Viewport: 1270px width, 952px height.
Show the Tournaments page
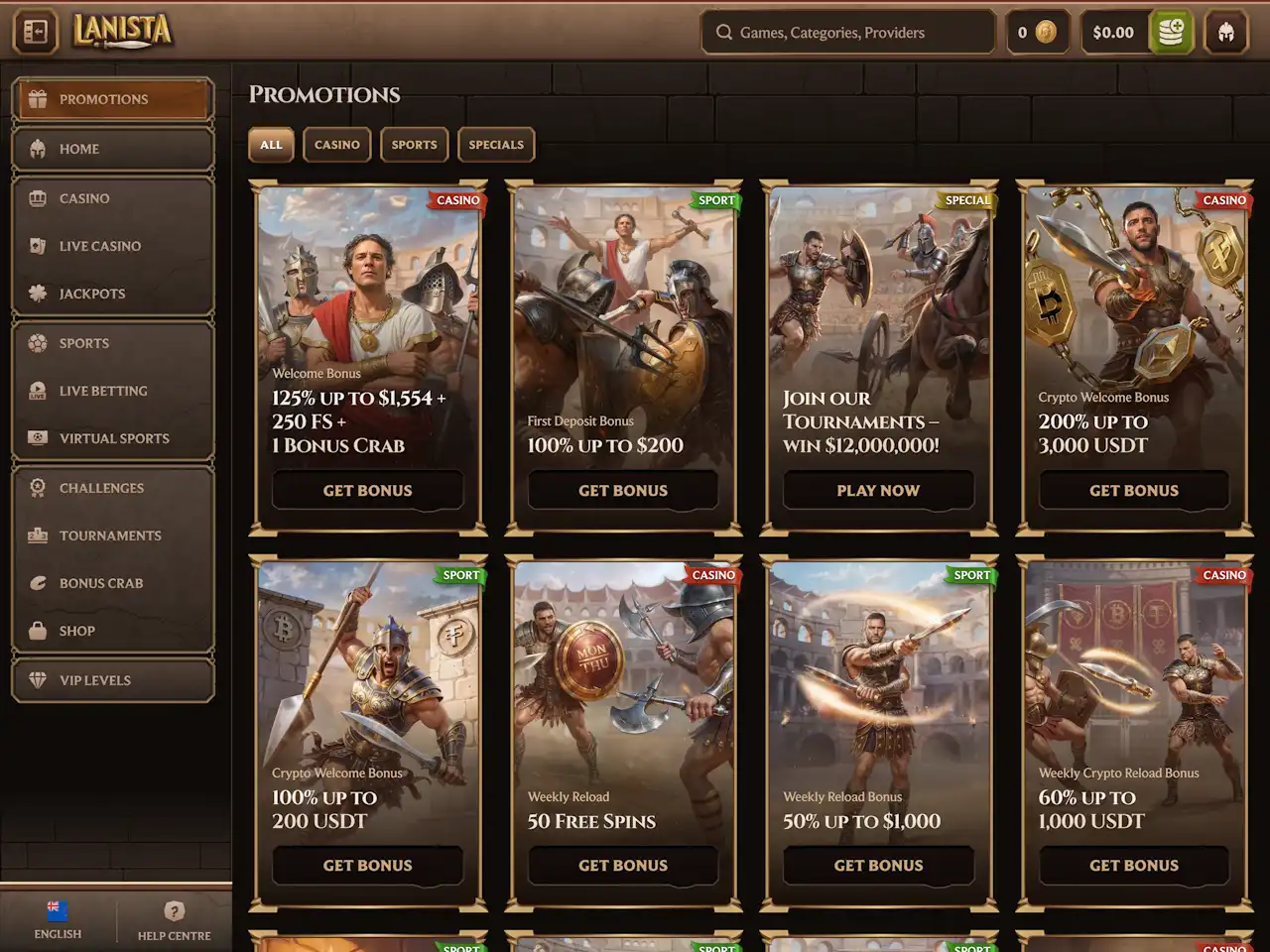pyautogui.click(x=112, y=535)
